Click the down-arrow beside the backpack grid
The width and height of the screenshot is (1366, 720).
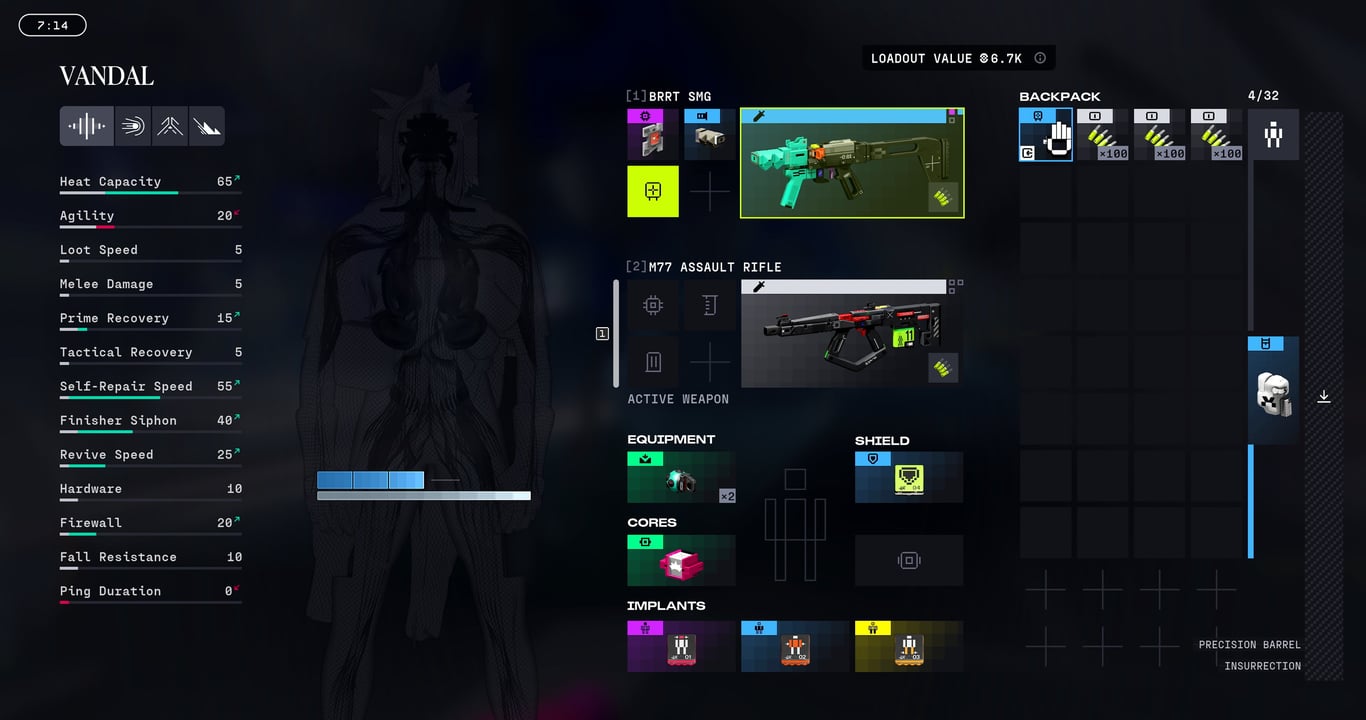pos(1324,397)
